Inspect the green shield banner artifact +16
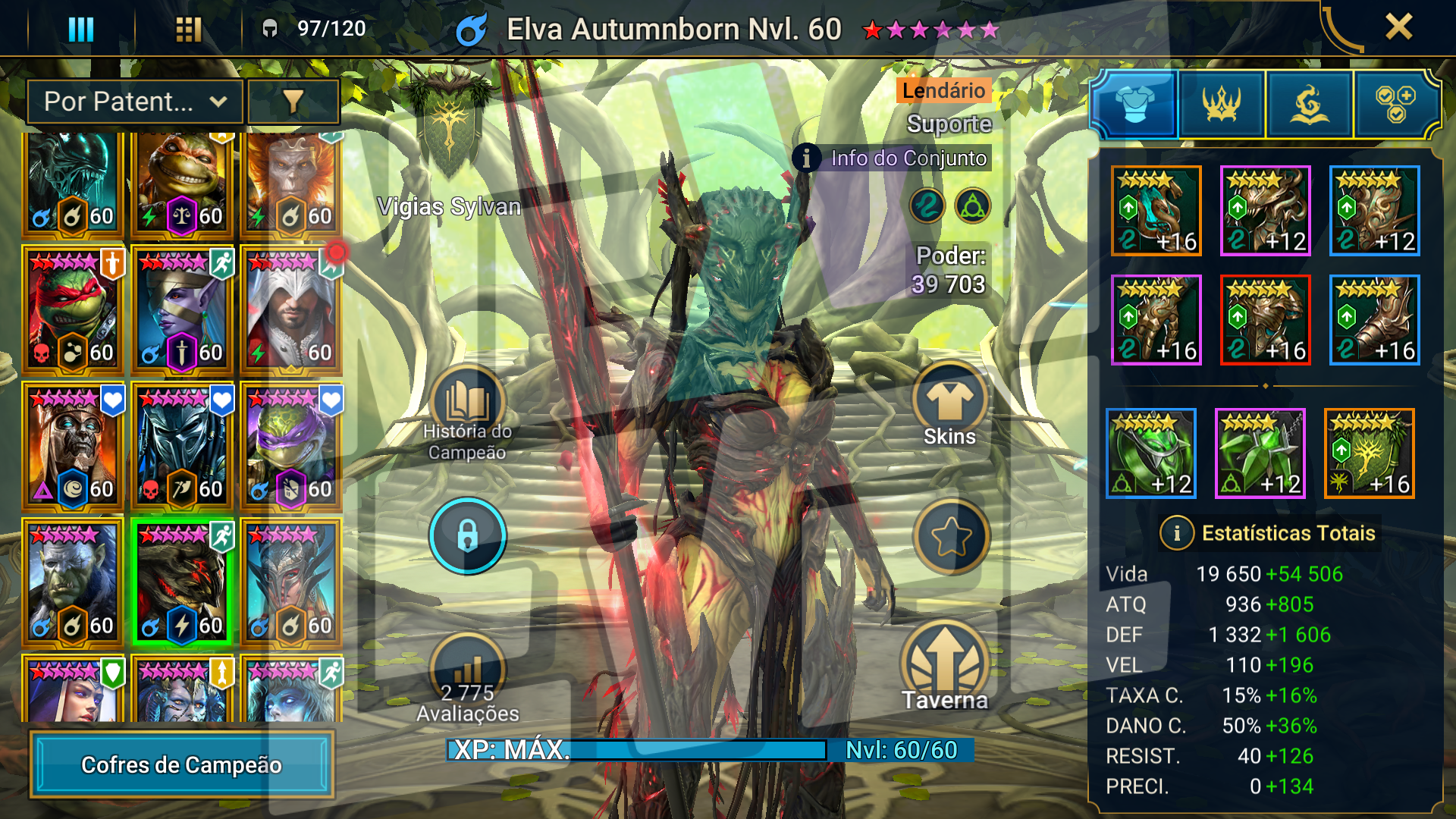The height and width of the screenshot is (819, 1456). click(x=1369, y=453)
